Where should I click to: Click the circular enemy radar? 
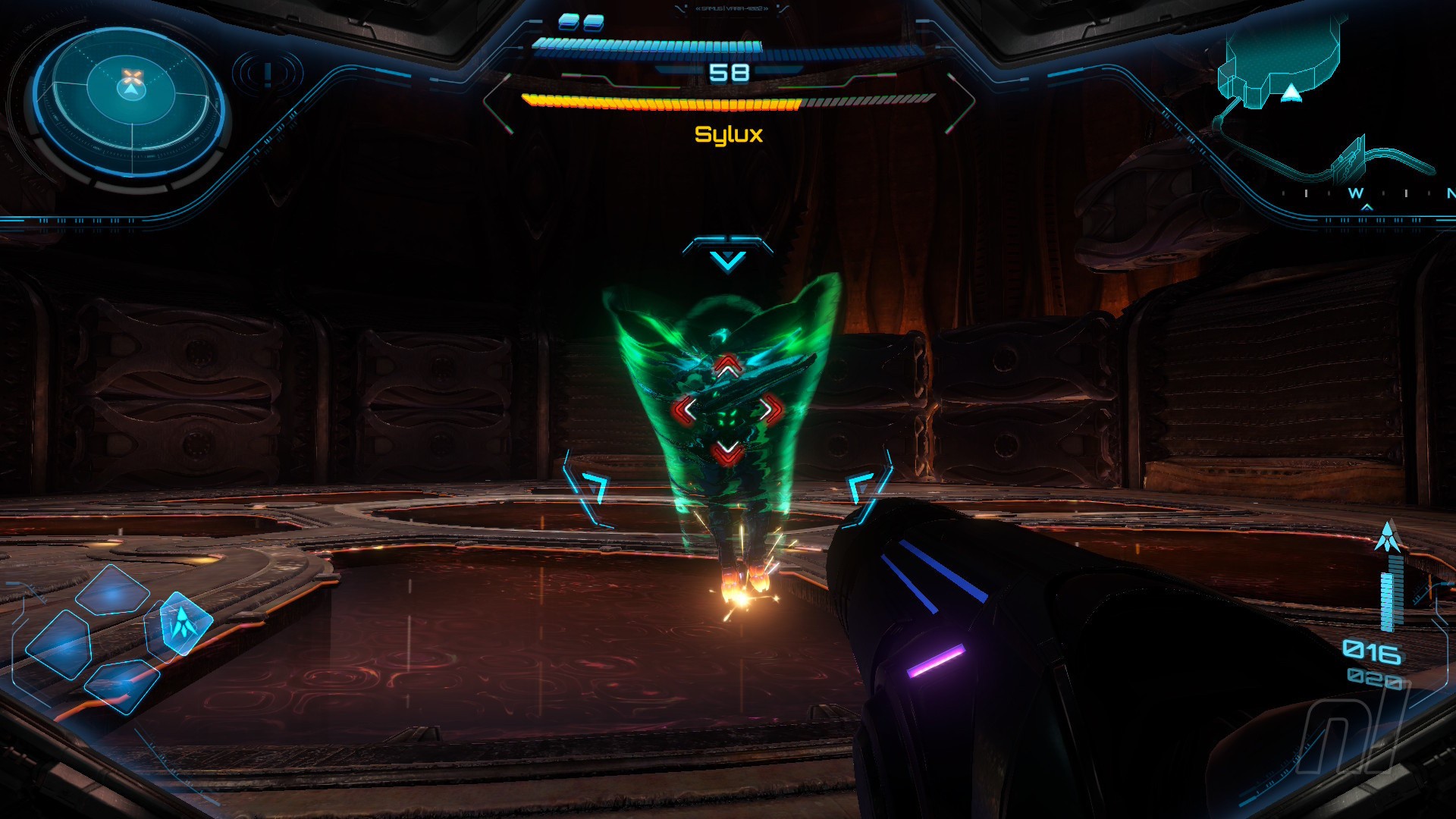click(130, 101)
